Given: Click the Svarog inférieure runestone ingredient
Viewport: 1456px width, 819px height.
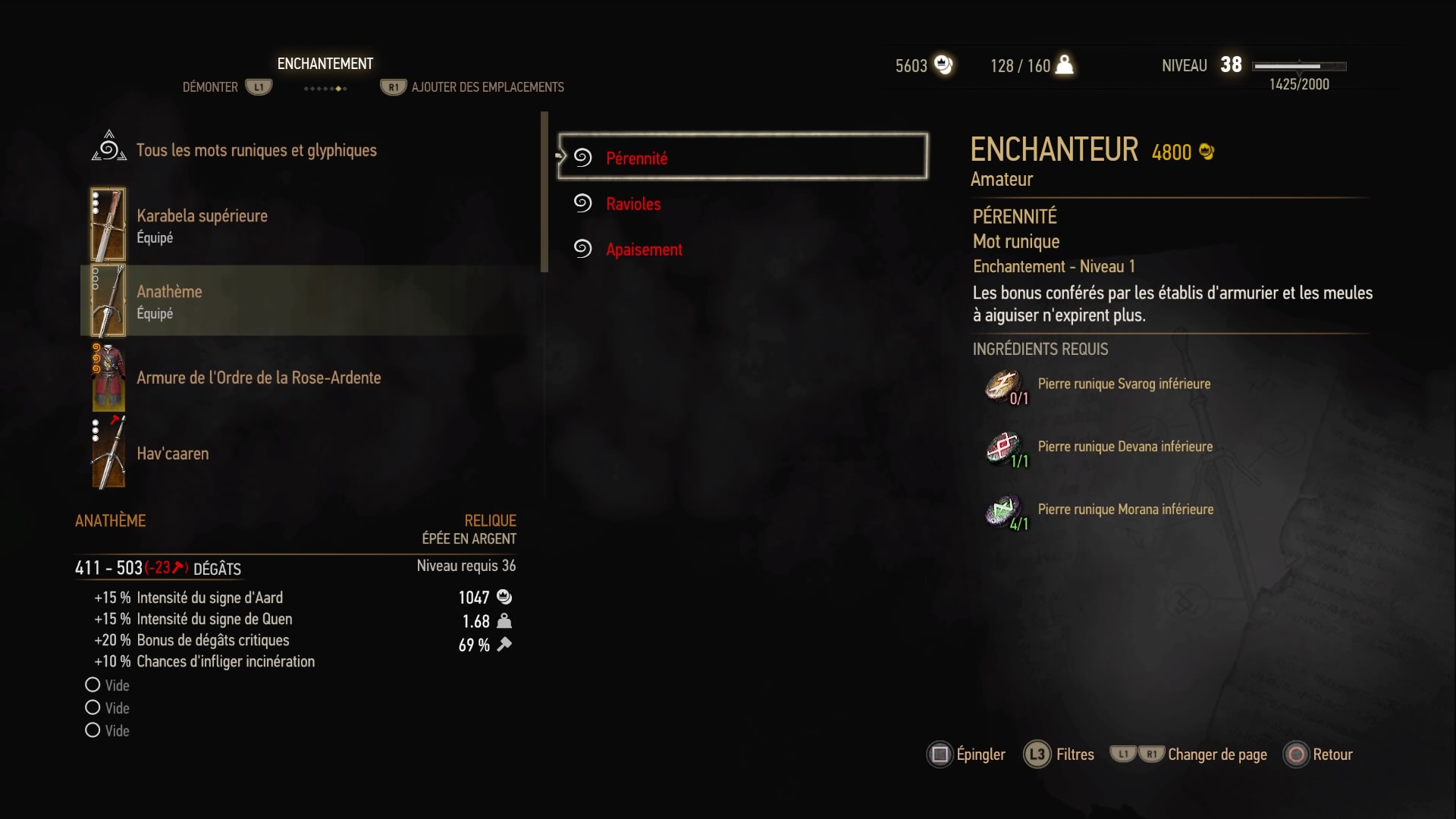Looking at the screenshot, I should 1123,384.
